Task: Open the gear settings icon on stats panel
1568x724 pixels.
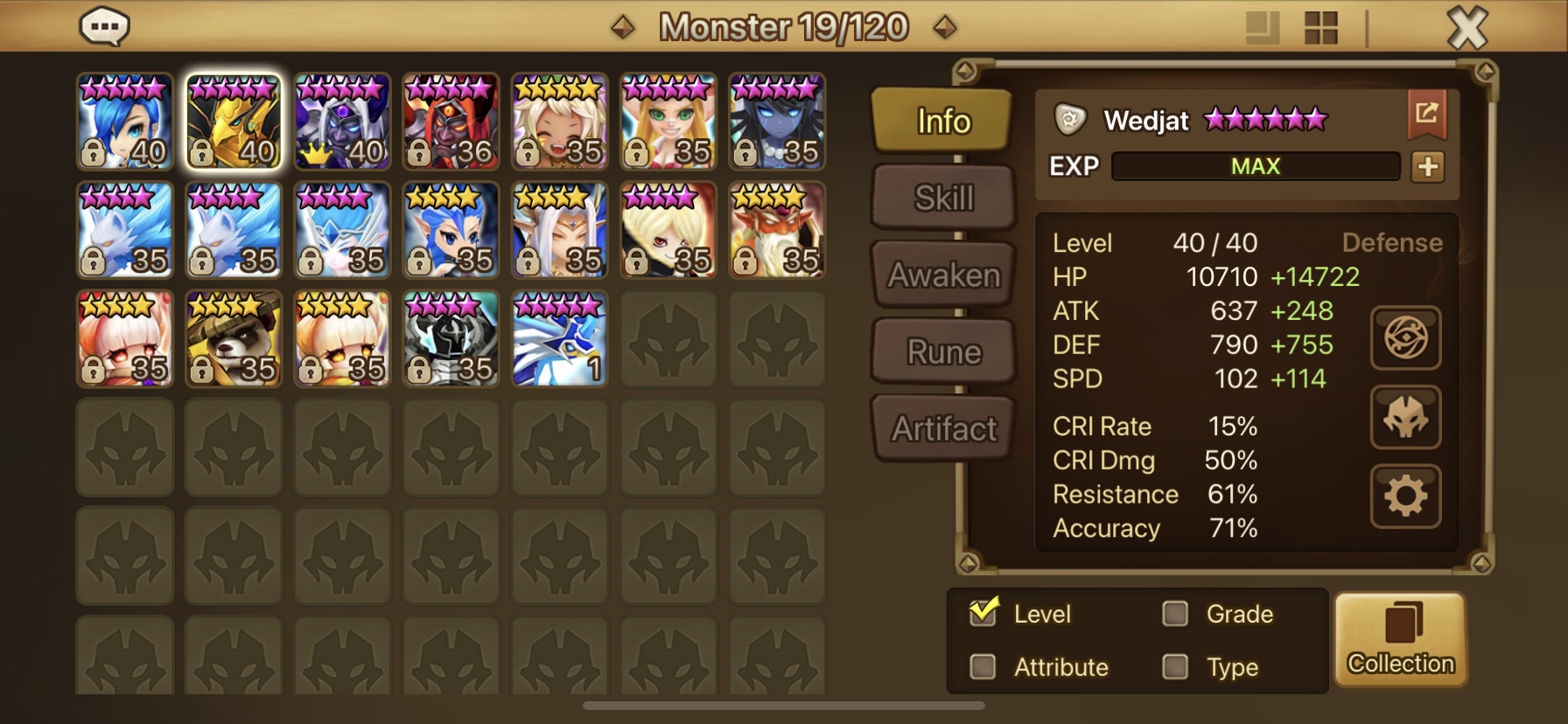Action: pyautogui.click(x=1405, y=495)
